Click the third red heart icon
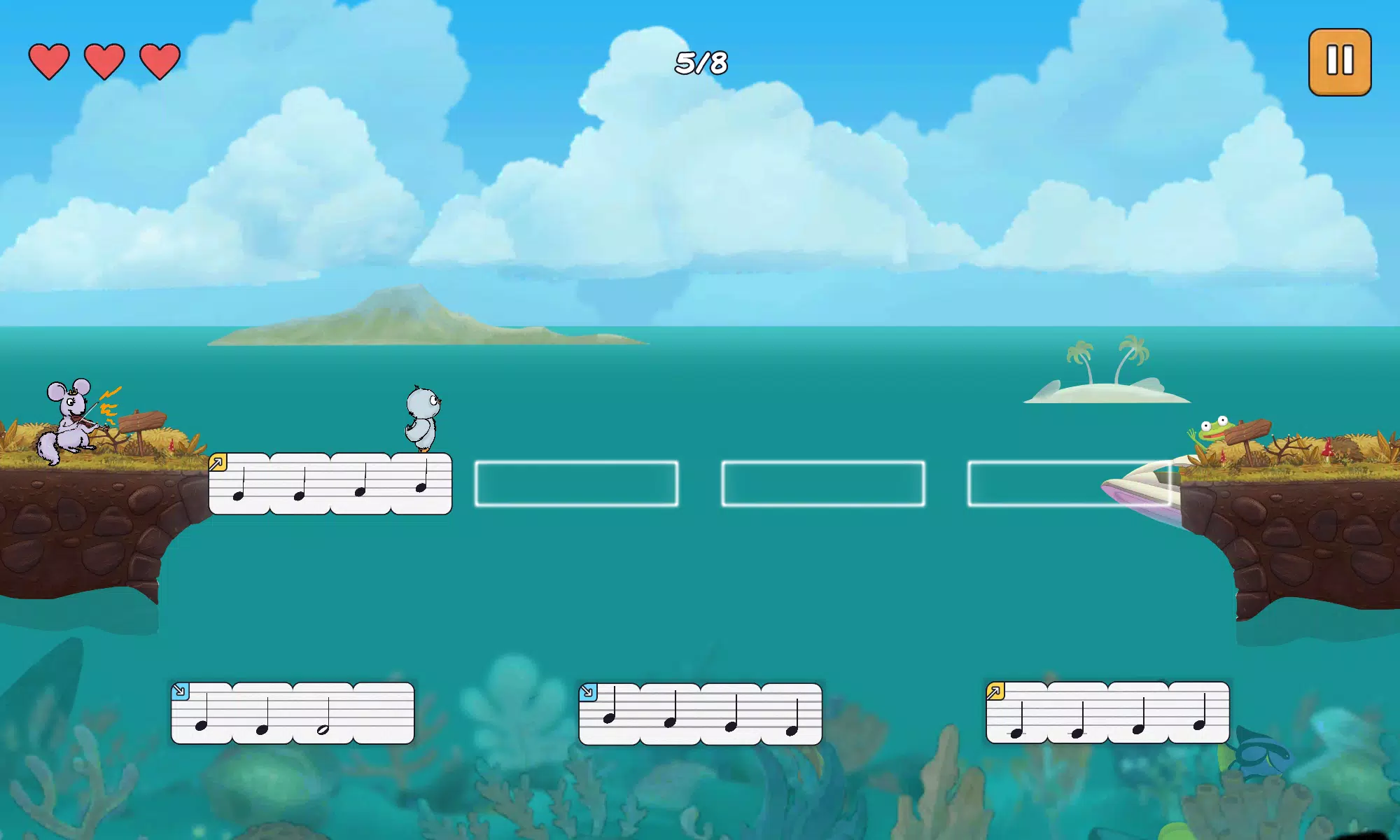This screenshot has width=1400, height=840. click(158, 62)
